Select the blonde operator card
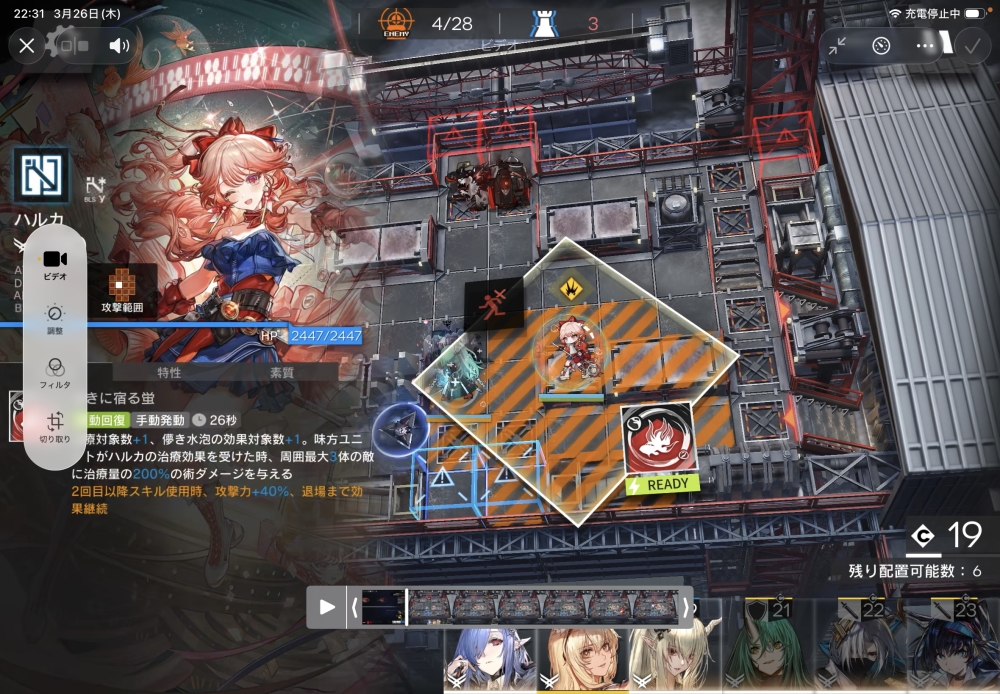The height and width of the screenshot is (694, 1000). coord(580,660)
